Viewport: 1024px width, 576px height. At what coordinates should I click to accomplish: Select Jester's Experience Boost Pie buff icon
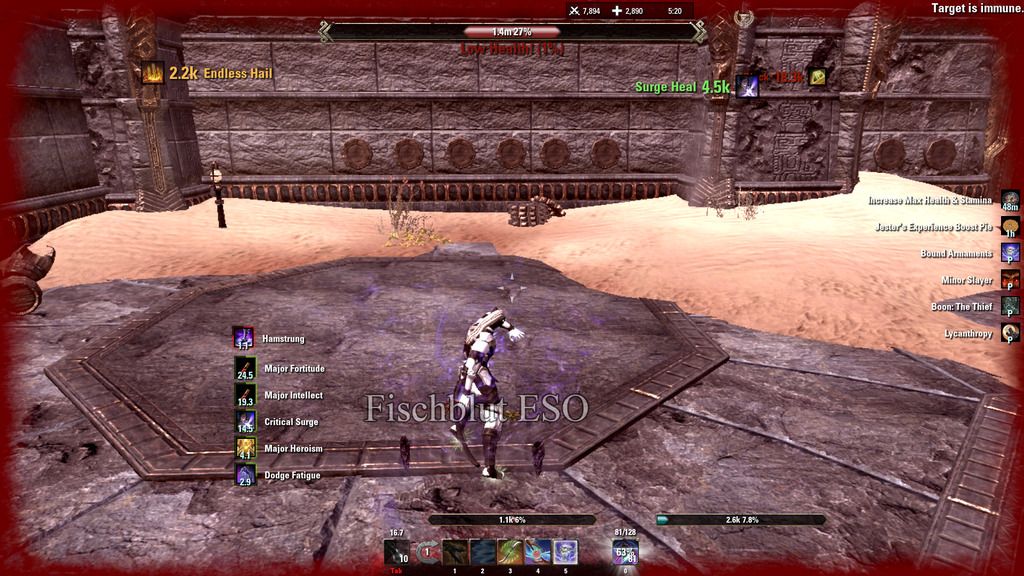(1010, 227)
